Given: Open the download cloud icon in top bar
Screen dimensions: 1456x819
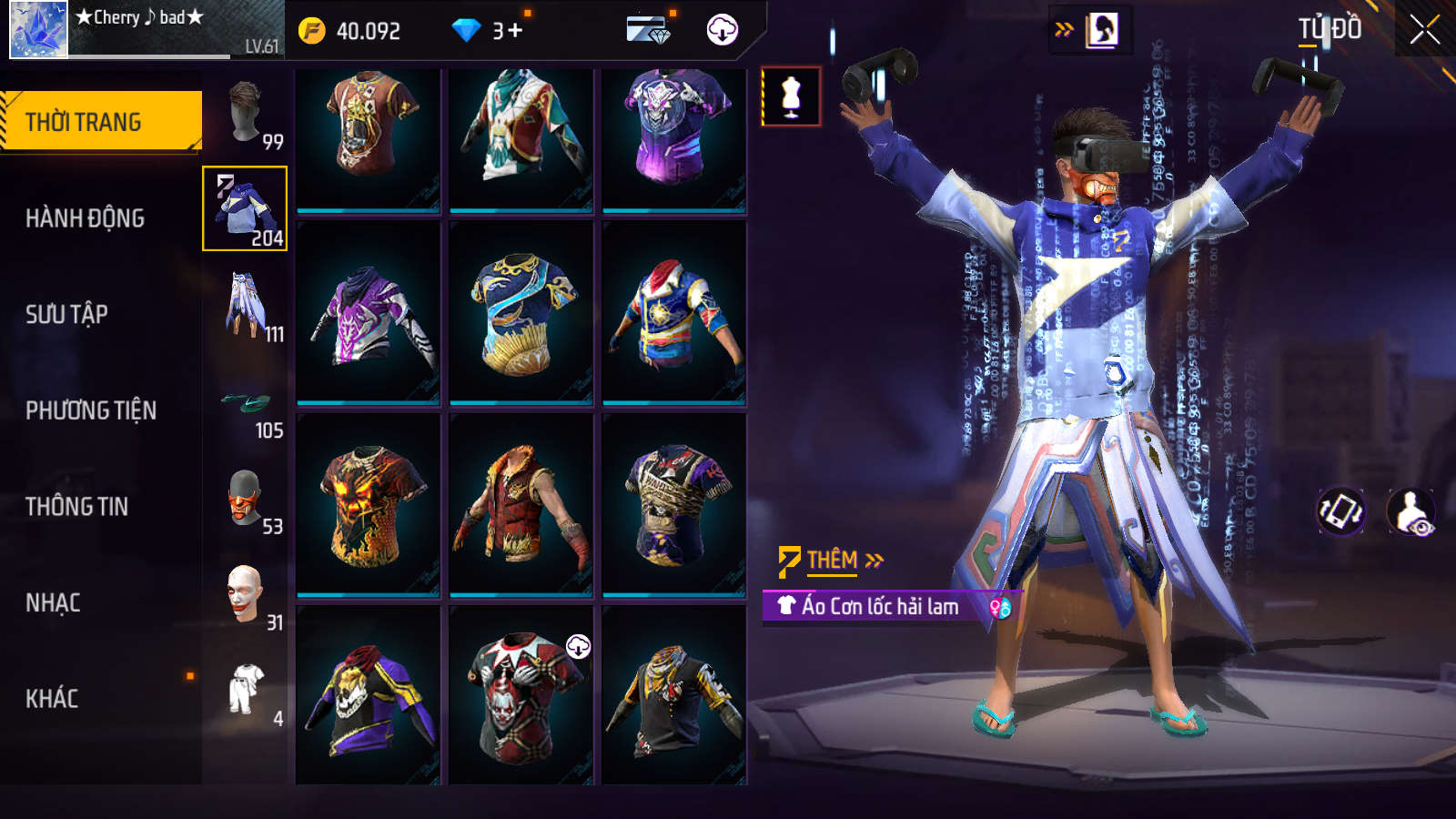Looking at the screenshot, I should [x=722, y=30].
